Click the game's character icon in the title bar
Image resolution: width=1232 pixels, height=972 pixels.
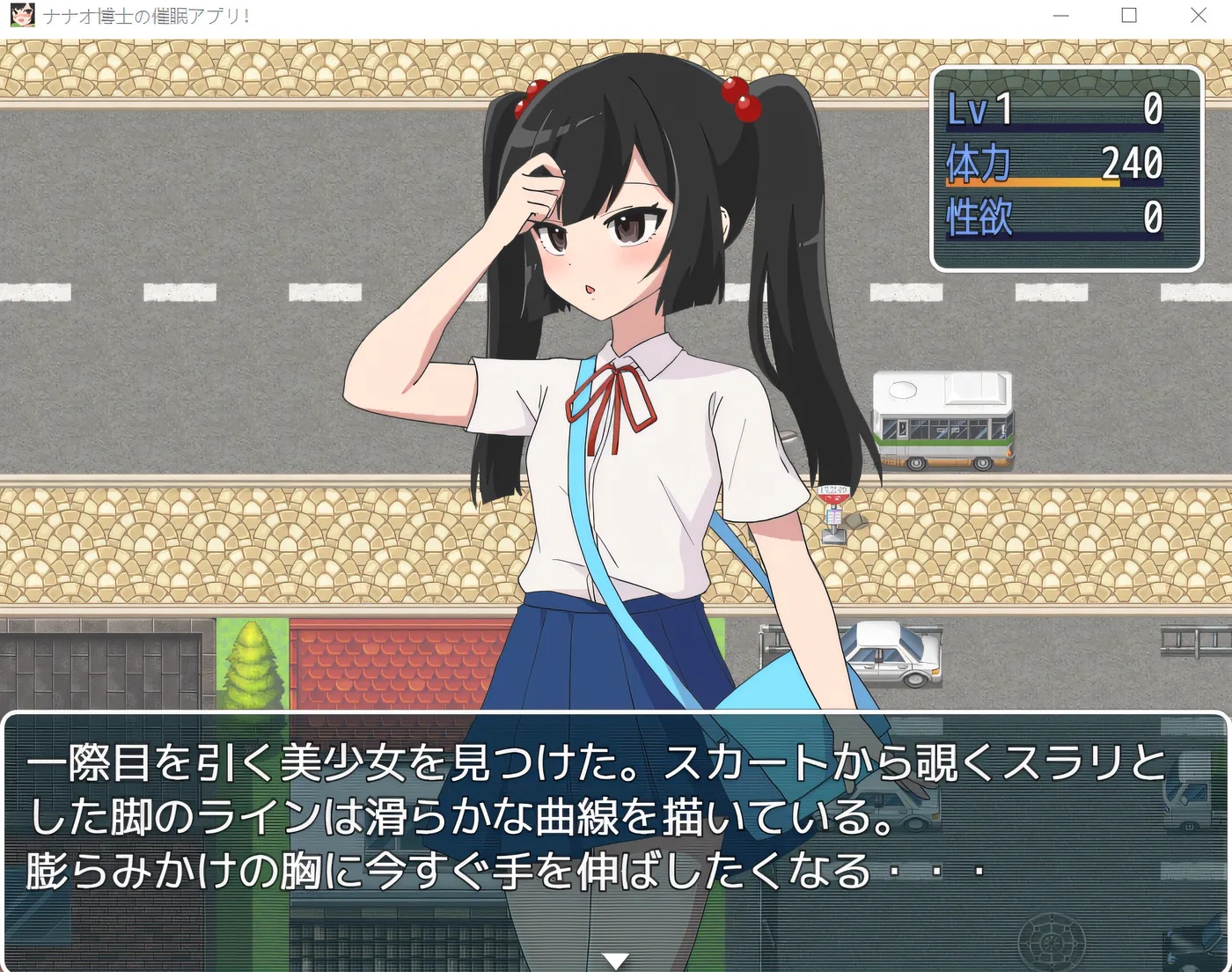(22, 15)
